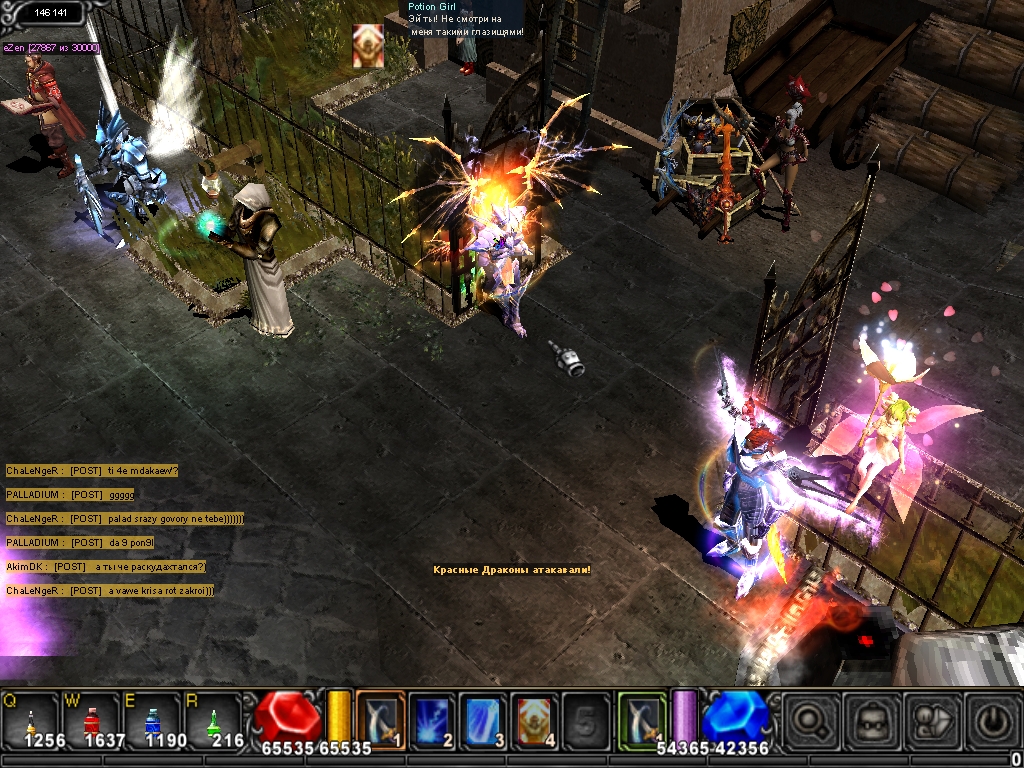1024x768 pixels.
Task: Click the active buff icon near Potion Girl
Action: 367,46
